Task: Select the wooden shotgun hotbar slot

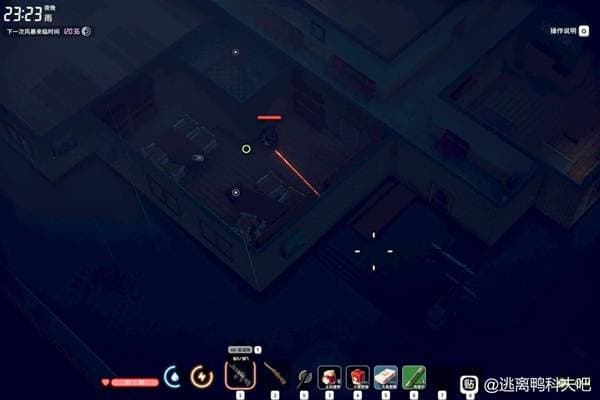Action: [x=274, y=376]
